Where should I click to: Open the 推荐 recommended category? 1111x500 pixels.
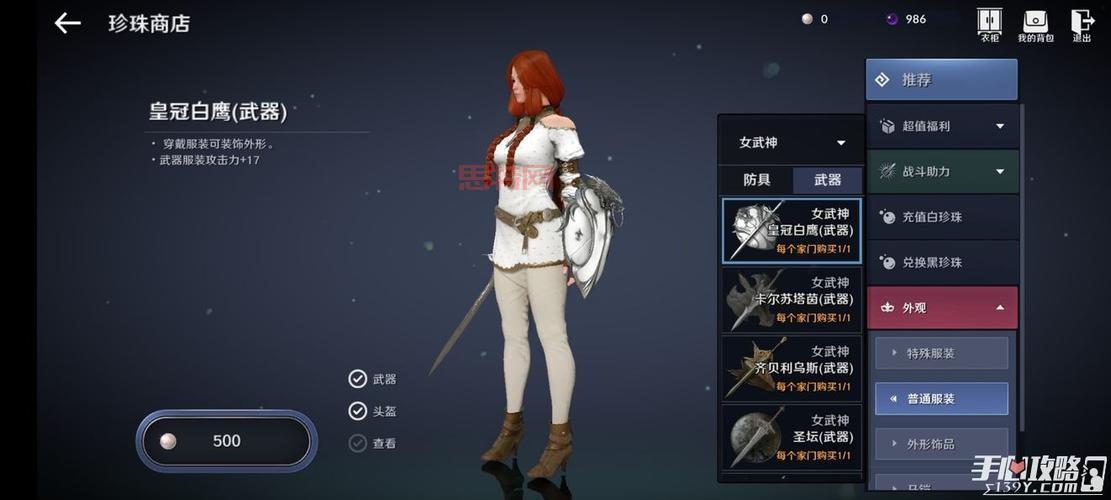941,80
